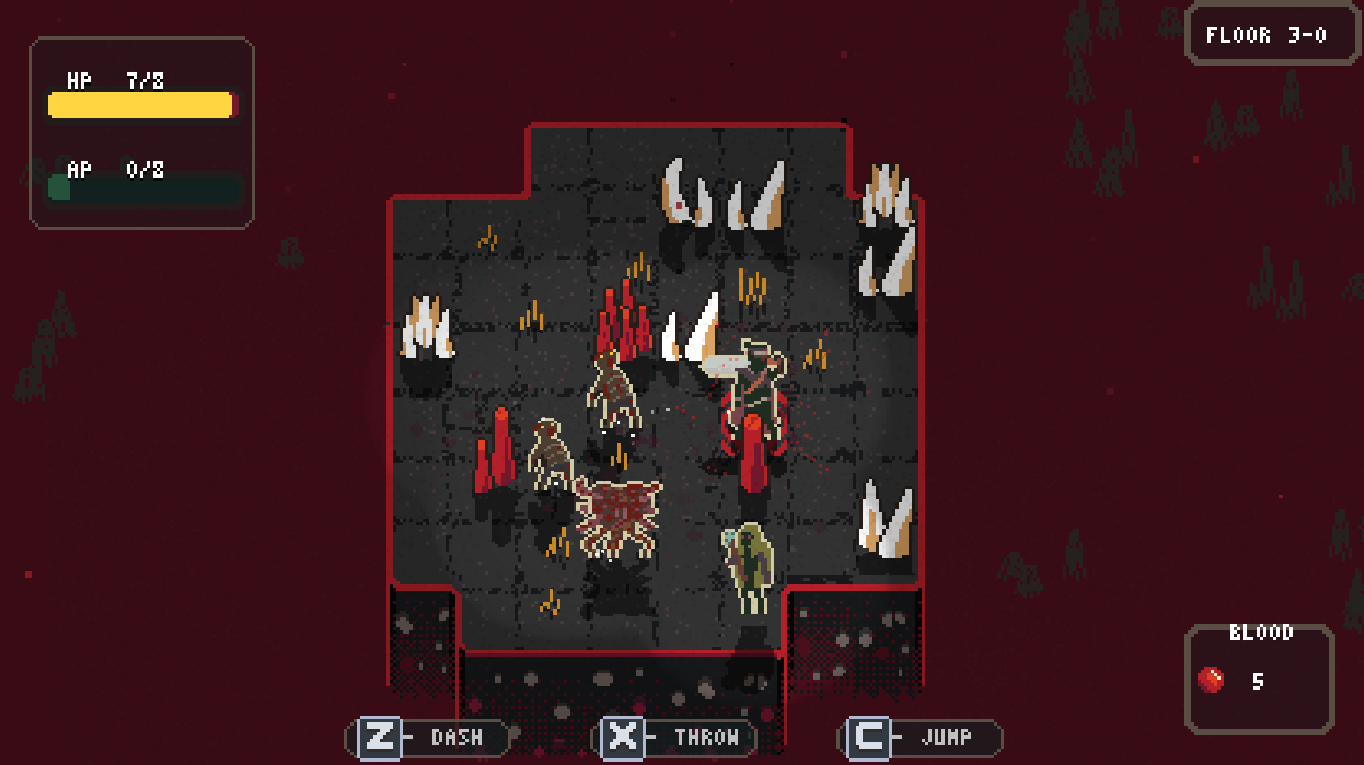
Task: Click the HP stat panel frame
Action: 142,130
